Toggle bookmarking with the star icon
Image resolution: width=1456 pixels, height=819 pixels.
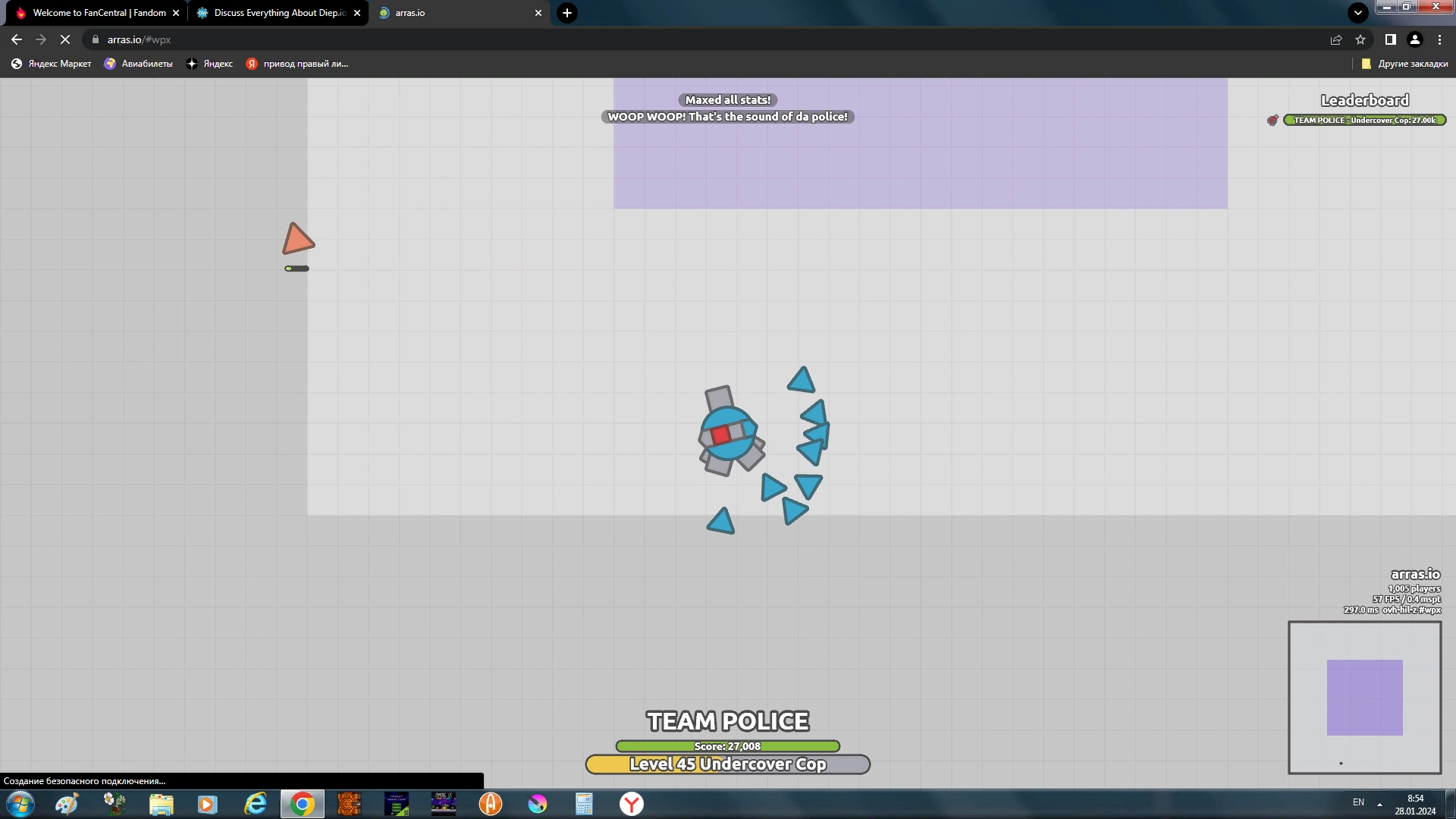(x=1360, y=39)
